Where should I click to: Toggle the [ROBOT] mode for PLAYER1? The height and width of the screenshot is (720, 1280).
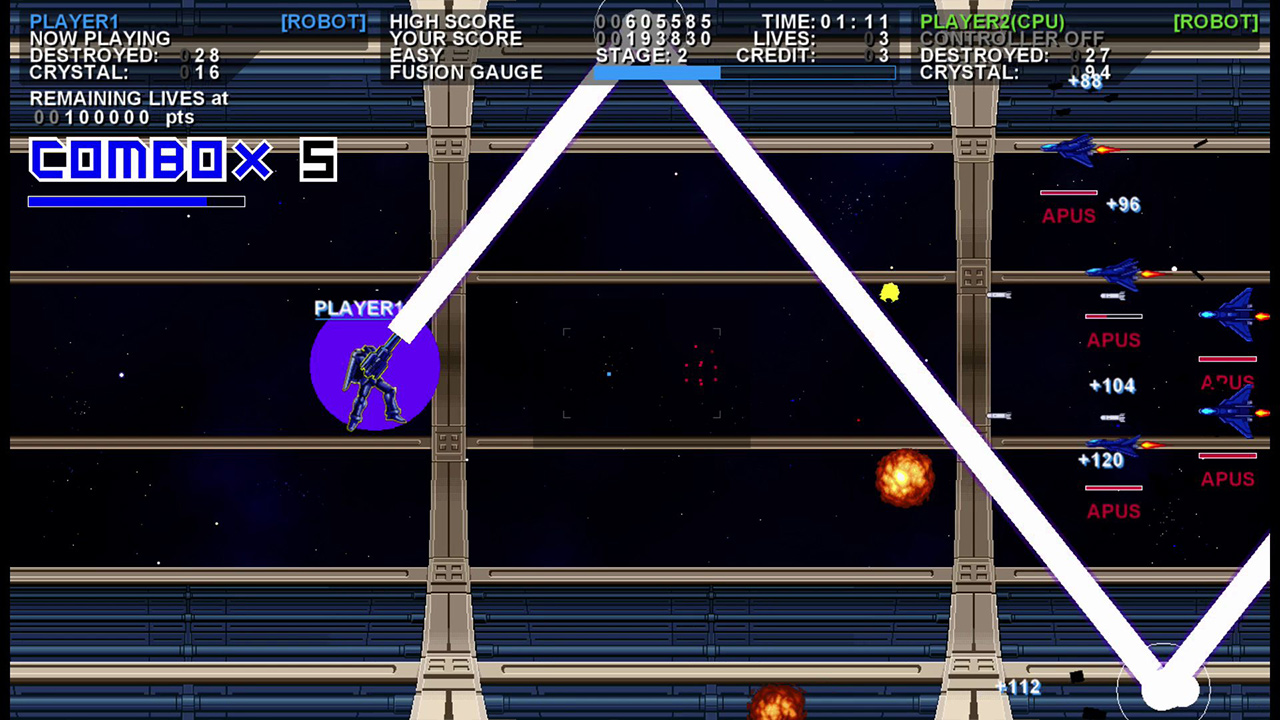click(x=323, y=20)
